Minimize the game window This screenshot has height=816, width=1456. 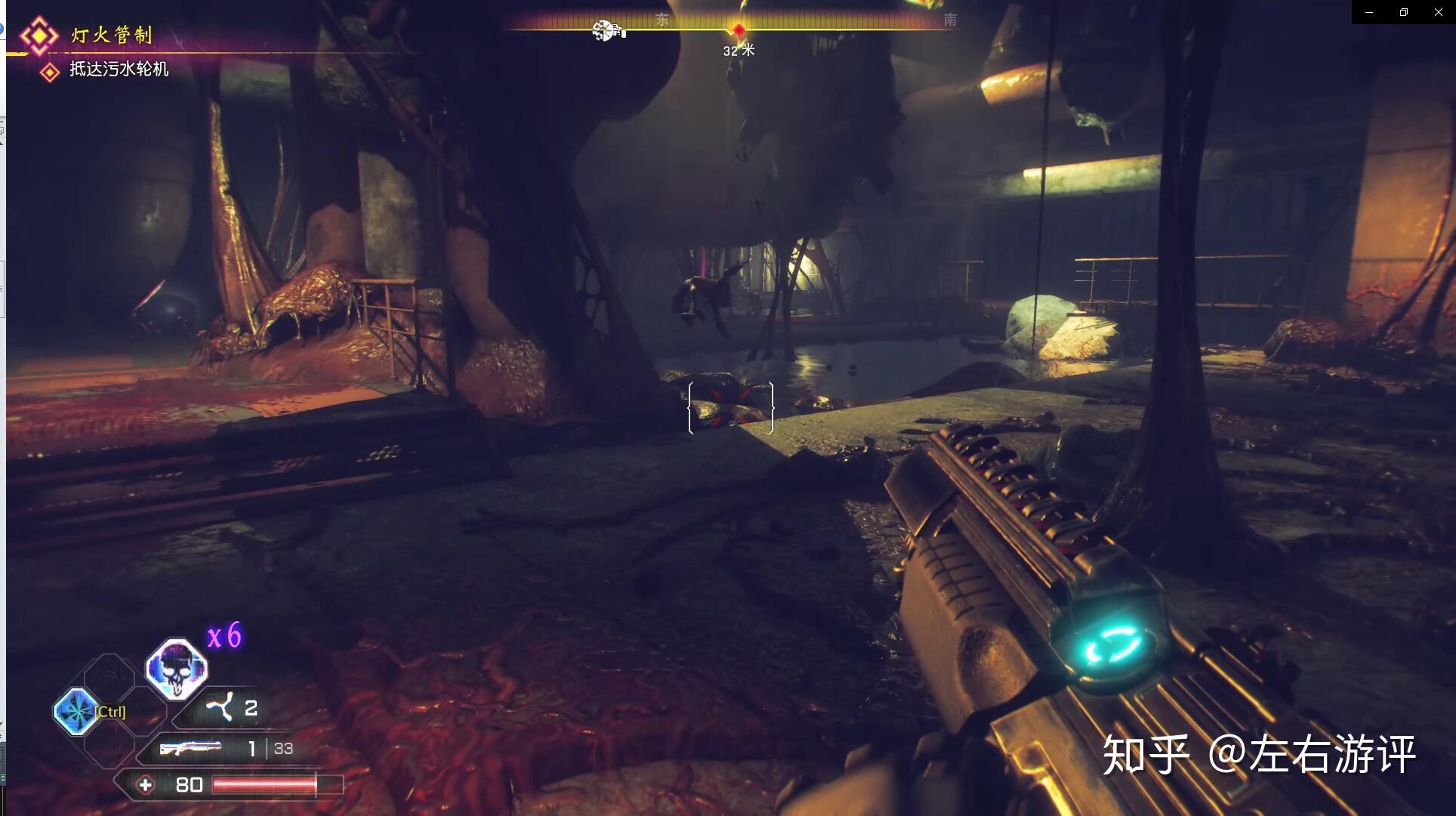pos(1369,12)
